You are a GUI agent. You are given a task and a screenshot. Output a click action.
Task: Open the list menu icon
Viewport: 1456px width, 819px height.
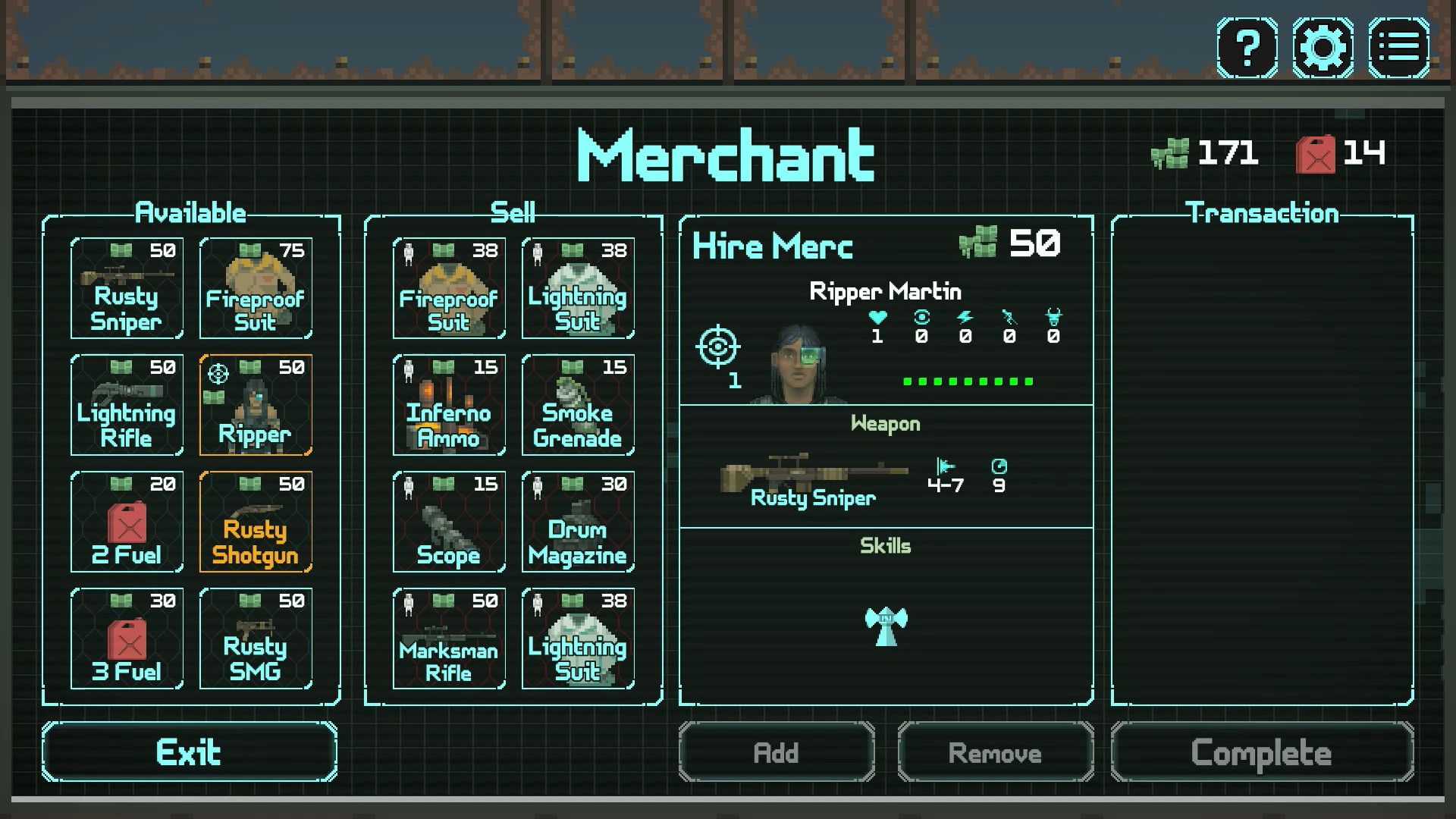click(x=1398, y=49)
